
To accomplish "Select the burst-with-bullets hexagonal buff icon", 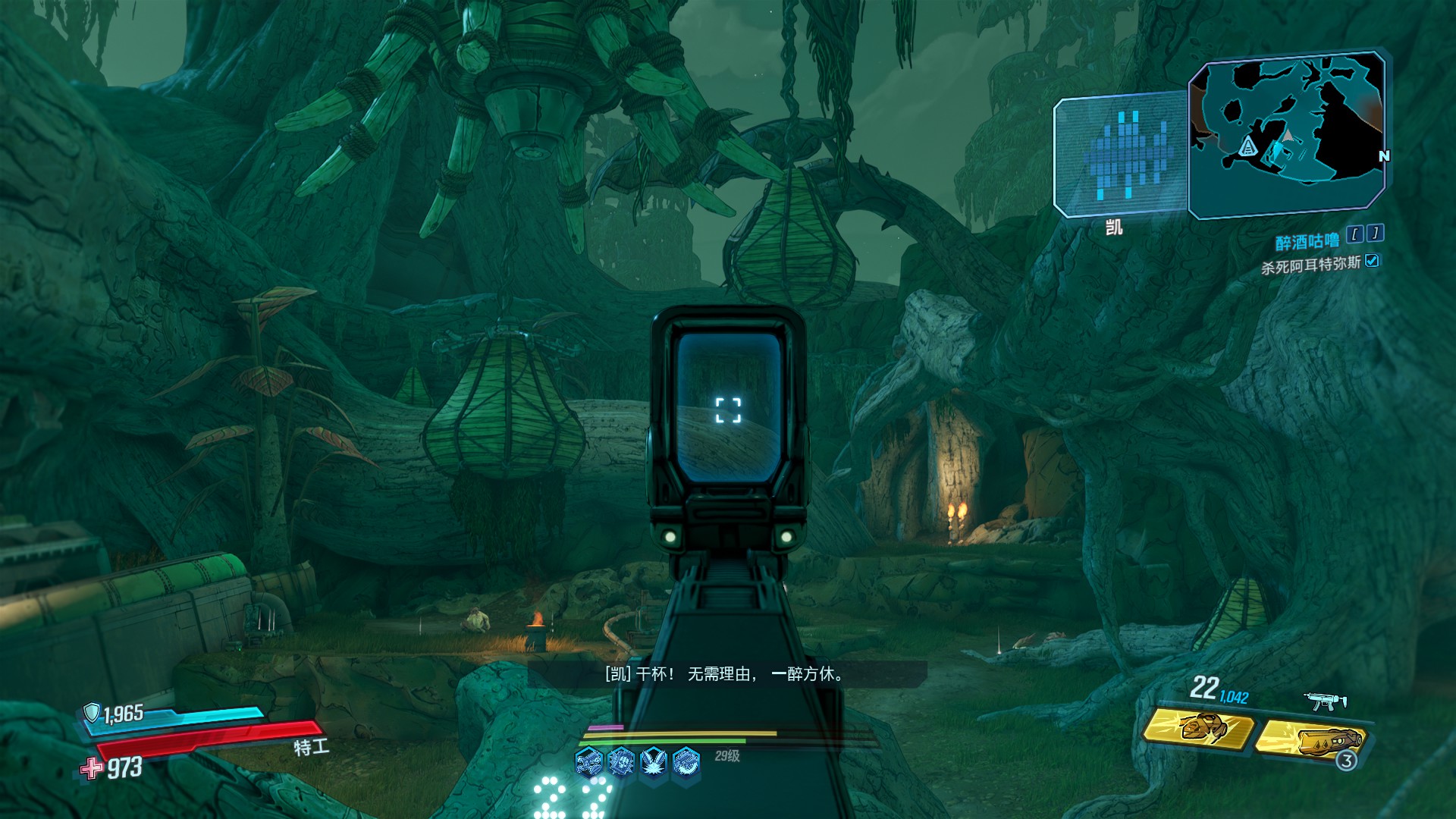I will [654, 761].
